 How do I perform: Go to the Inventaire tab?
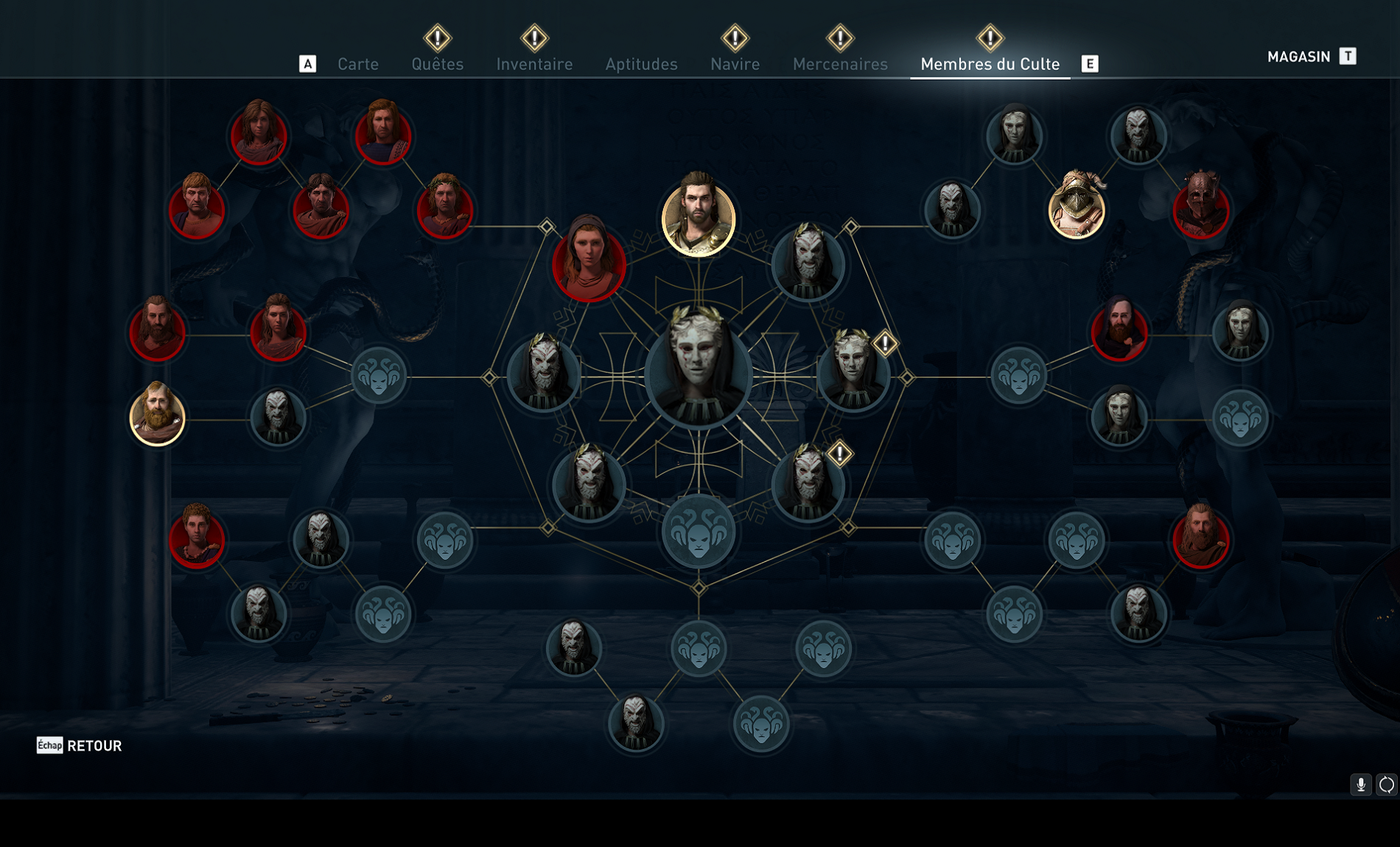[x=534, y=64]
